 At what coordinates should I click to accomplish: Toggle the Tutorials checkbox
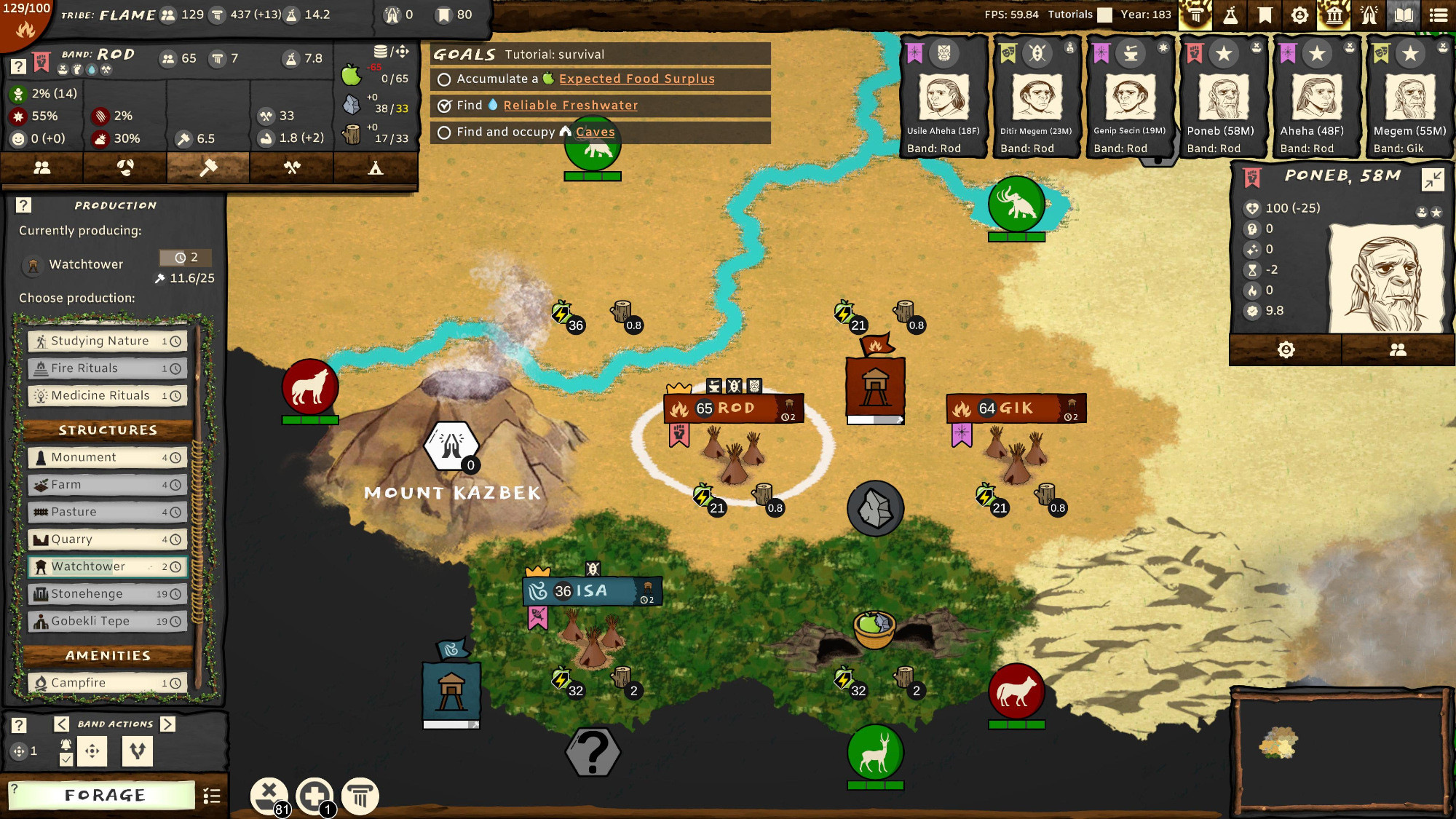point(1105,15)
